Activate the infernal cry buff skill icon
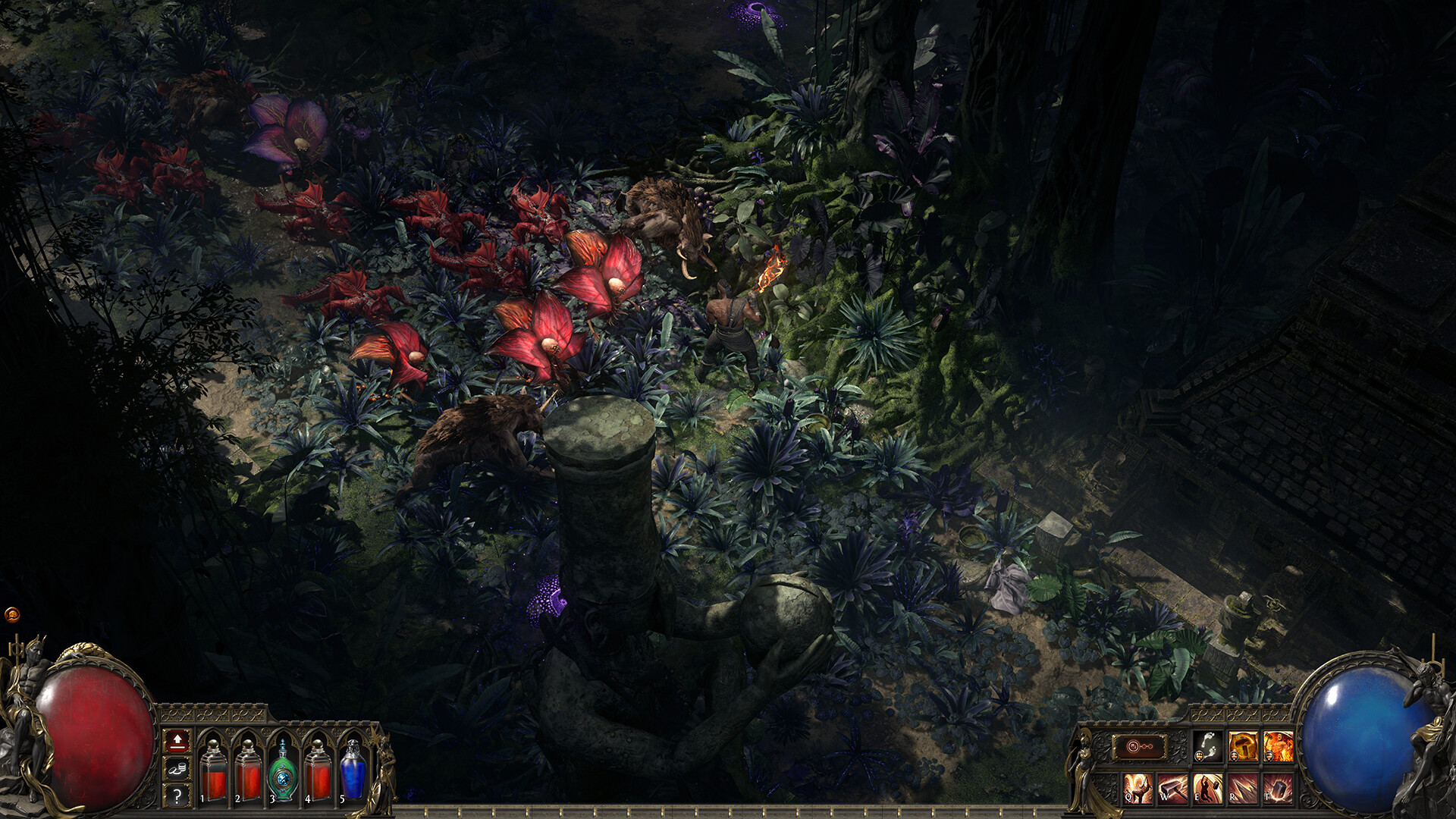Screen dimensions: 1456x819 tap(1279, 745)
